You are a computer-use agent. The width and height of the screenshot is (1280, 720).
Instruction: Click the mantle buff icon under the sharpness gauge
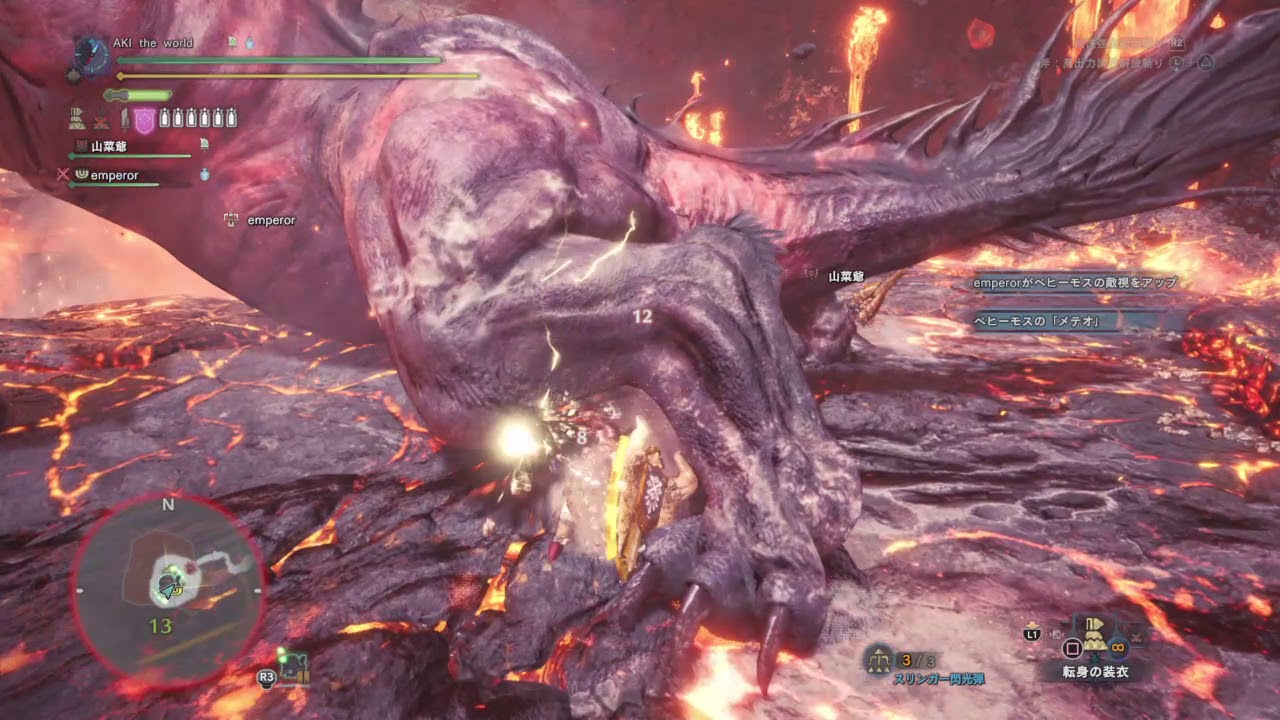77,120
